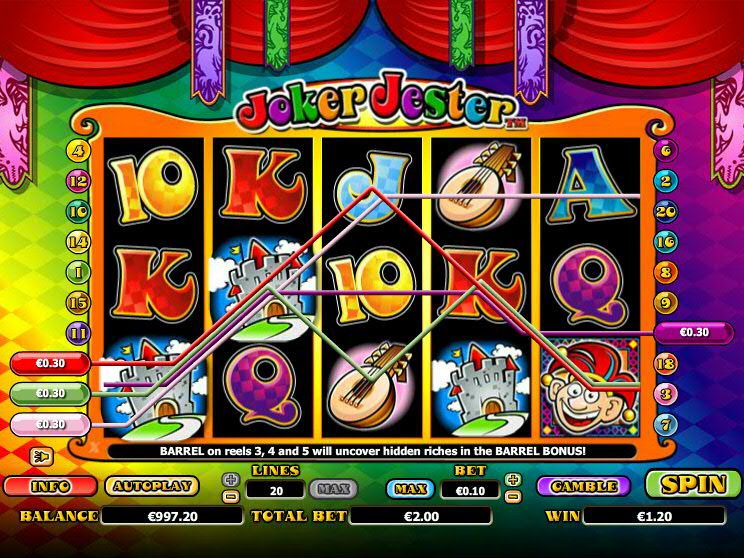Viewport: 744px width, 558px height.
Task: Select payline number 8 marker
Action: point(668,271)
